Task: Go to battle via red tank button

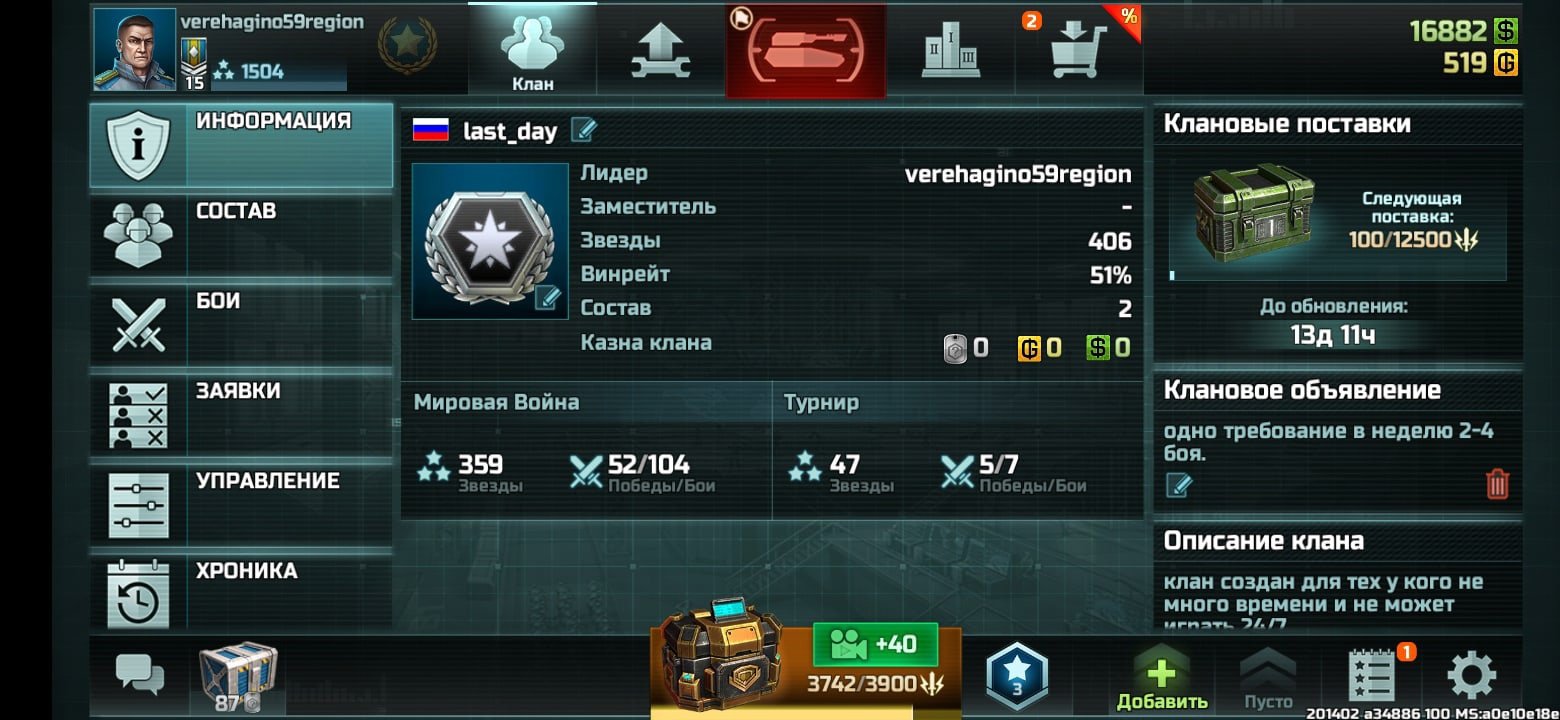Action: click(806, 52)
